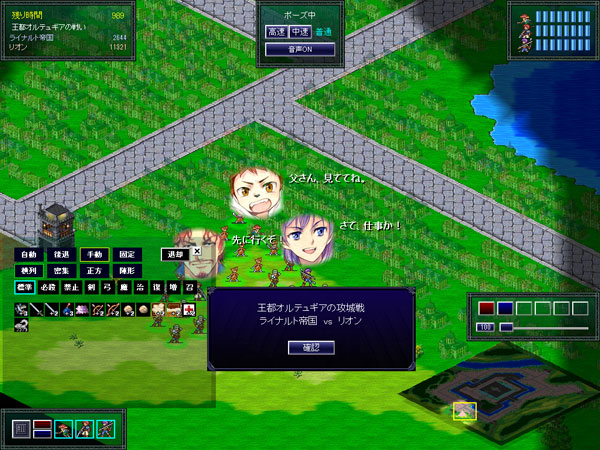Issue the 退却 retreat command

[175, 255]
